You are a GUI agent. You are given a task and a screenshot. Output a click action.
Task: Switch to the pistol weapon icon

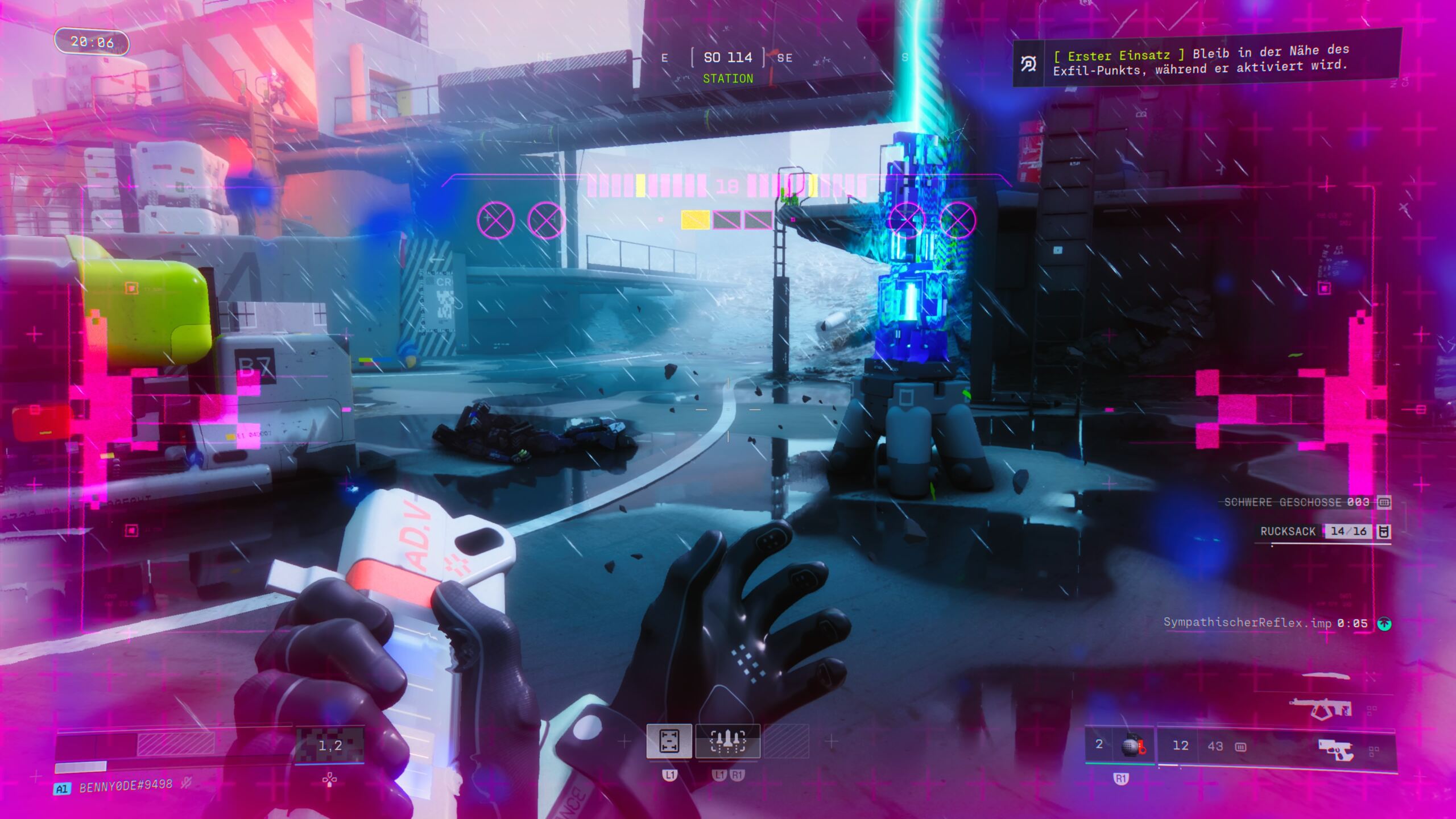(1336, 750)
